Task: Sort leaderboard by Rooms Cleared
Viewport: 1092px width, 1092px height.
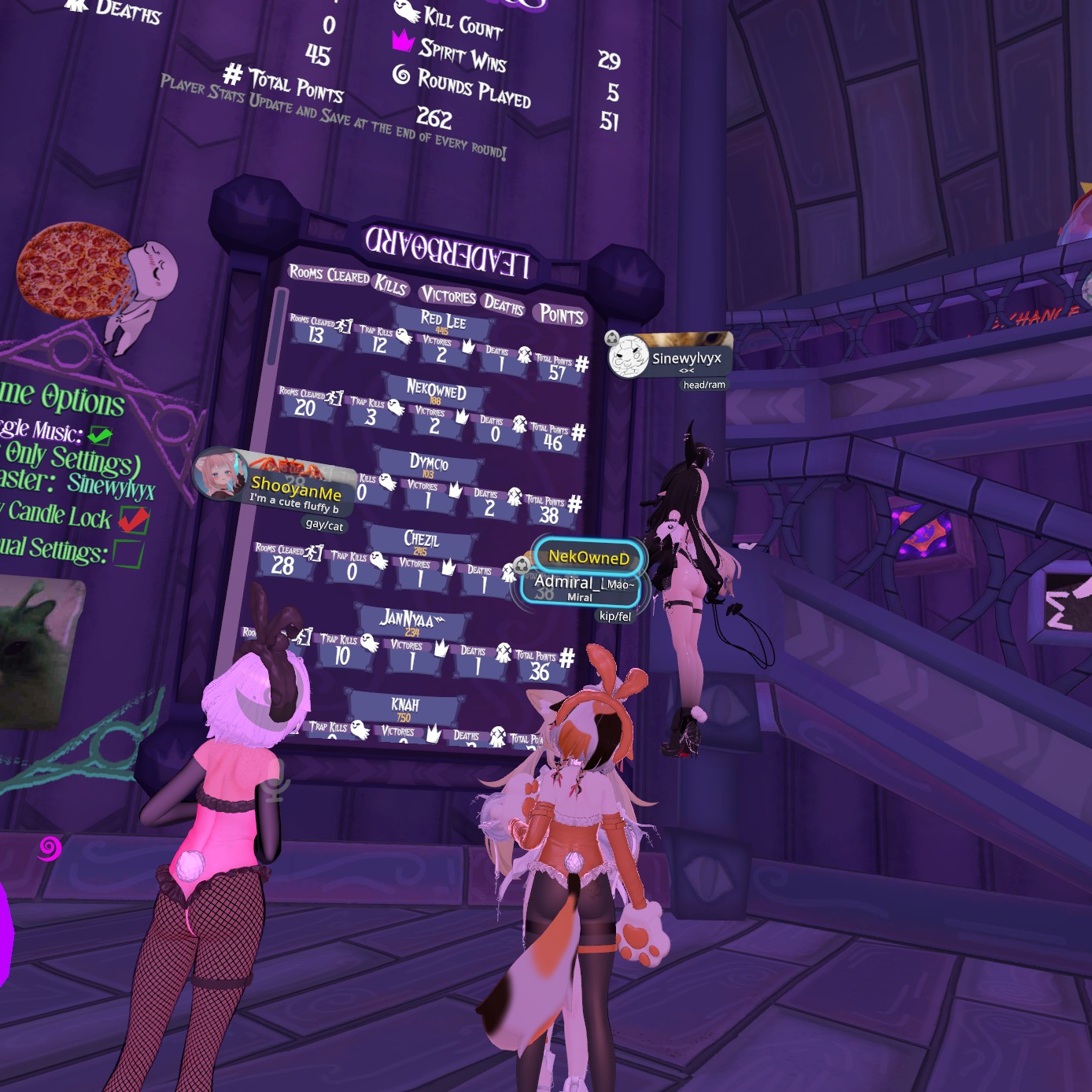Action: [329, 275]
